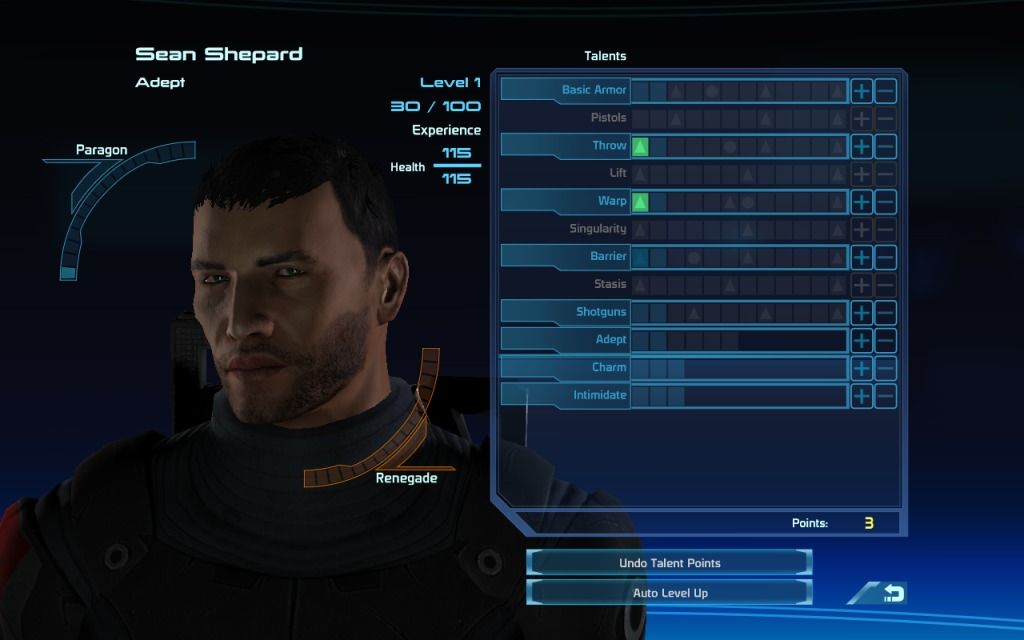The height and width of the screenshot is (640, 1024).
Task: Select the Adept talent label
Action: point(610,340)
